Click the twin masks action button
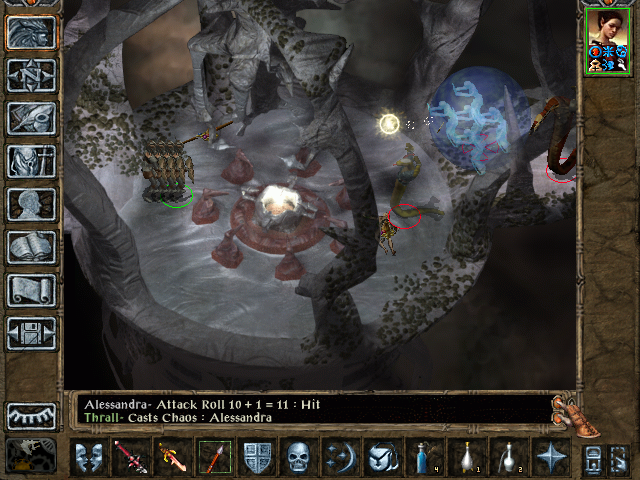640x480 pixels. pyautogui.click(x=90, y=458)
